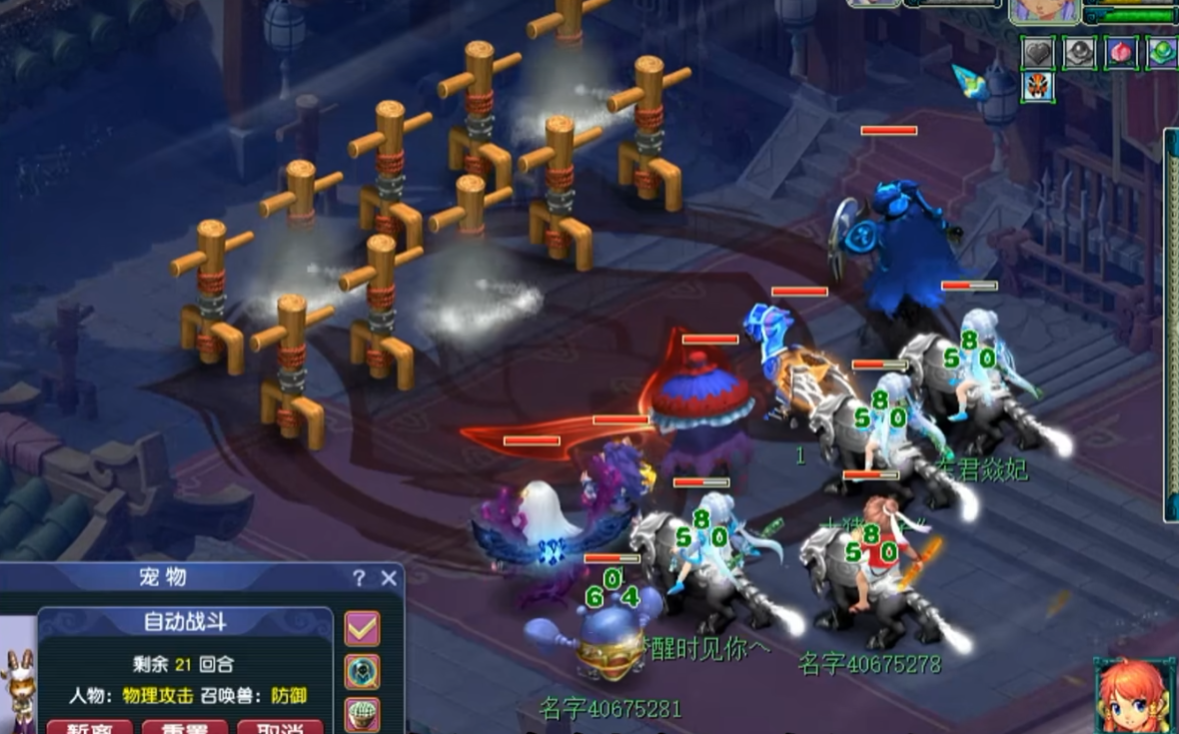Click the gray heart status icon
The image size is (1179, 734).
point(1038,53)
